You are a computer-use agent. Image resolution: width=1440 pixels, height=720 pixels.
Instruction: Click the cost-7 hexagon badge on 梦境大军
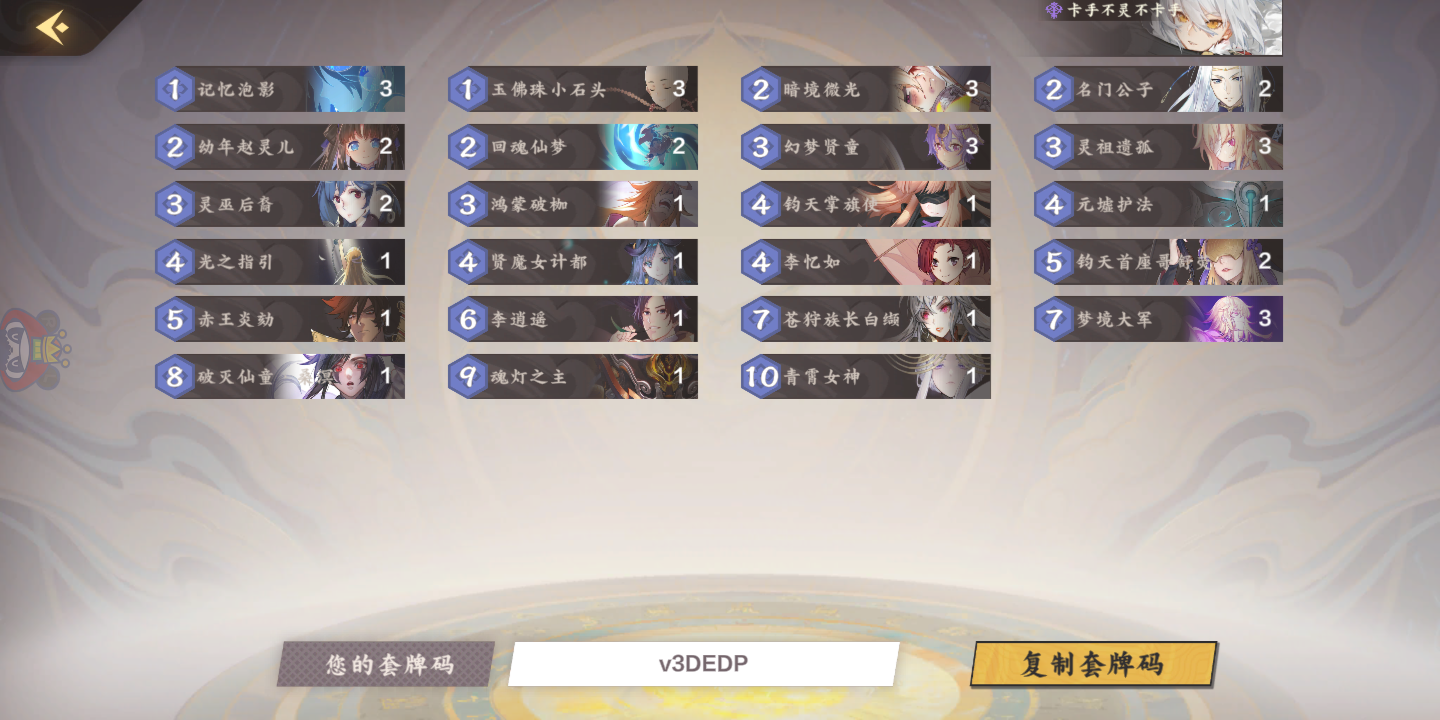pyautogui.click(x=1054, y=319)
